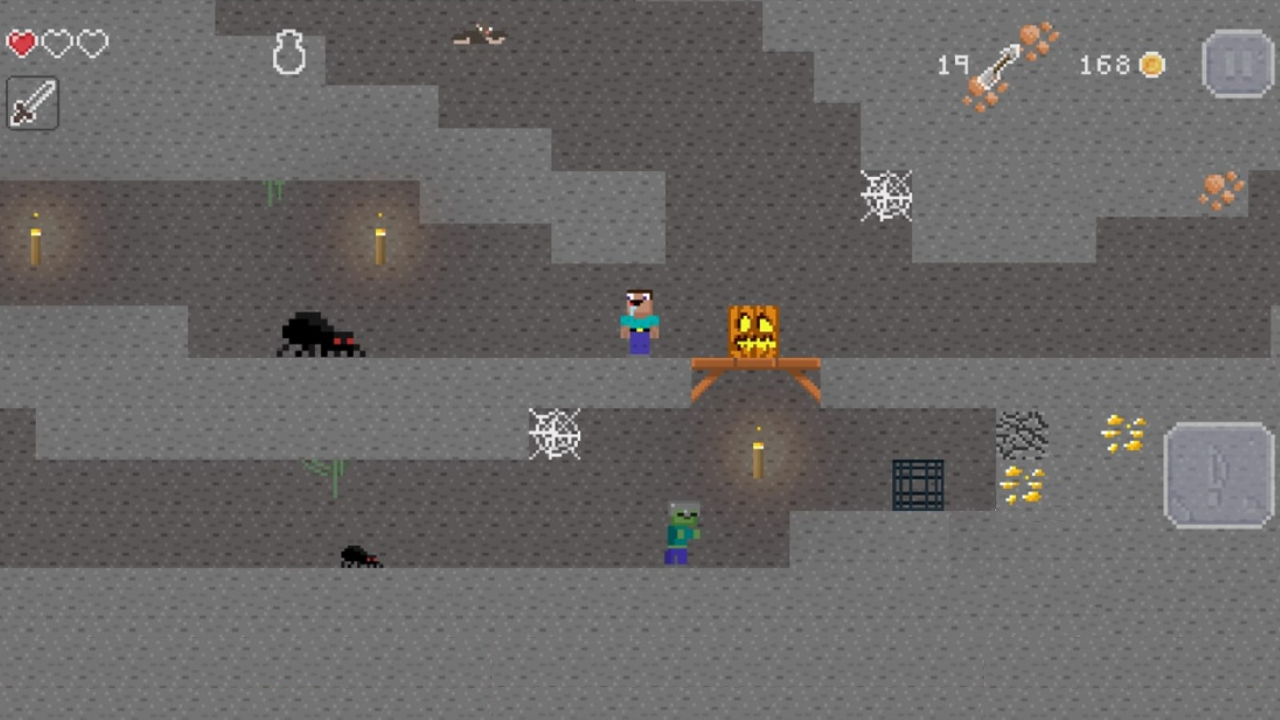Tap the metal cage block right of the torch
Image resolution: width=1280 pixels, height=720 pixels.
point(917,483)
